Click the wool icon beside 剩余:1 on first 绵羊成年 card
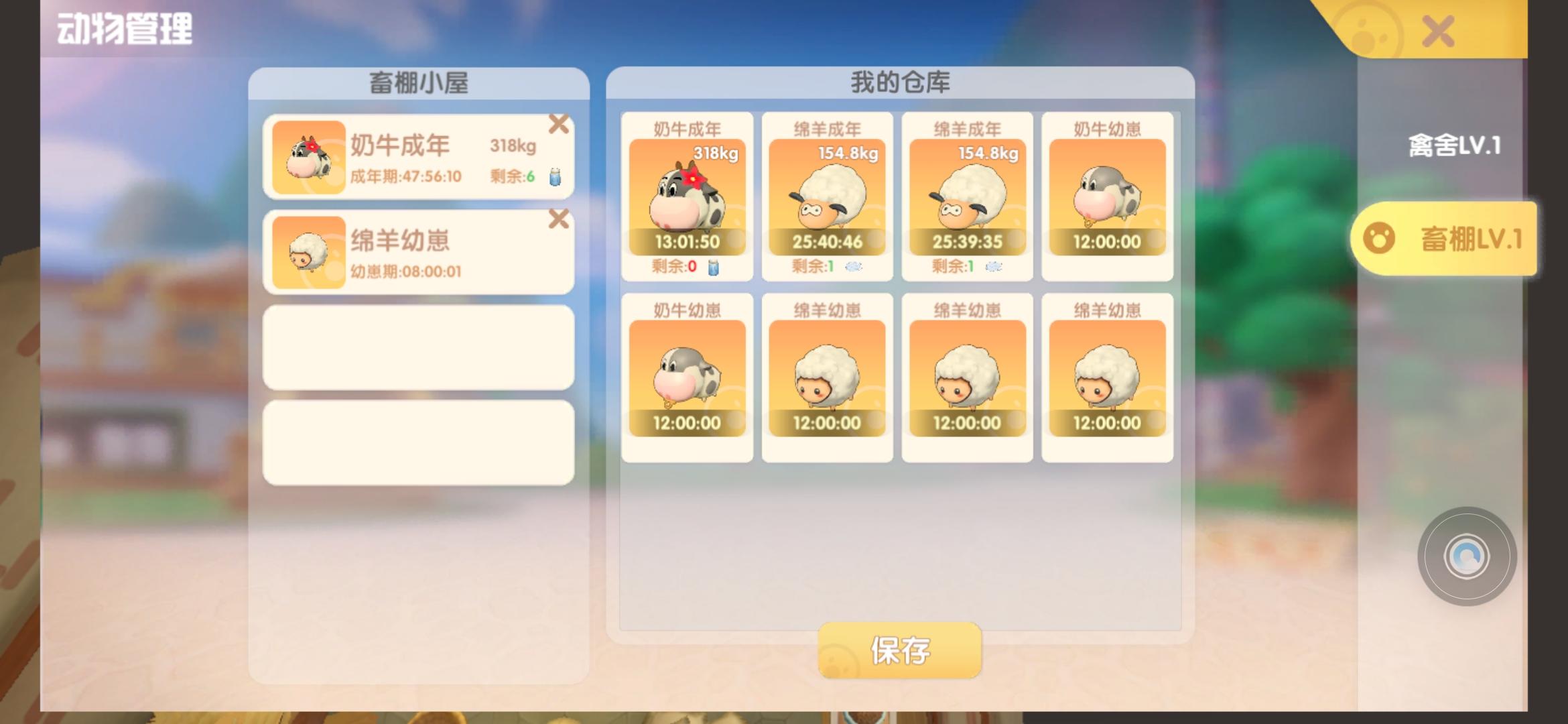The width and height of the screenshot is (1568, 724). pos(855,267)
